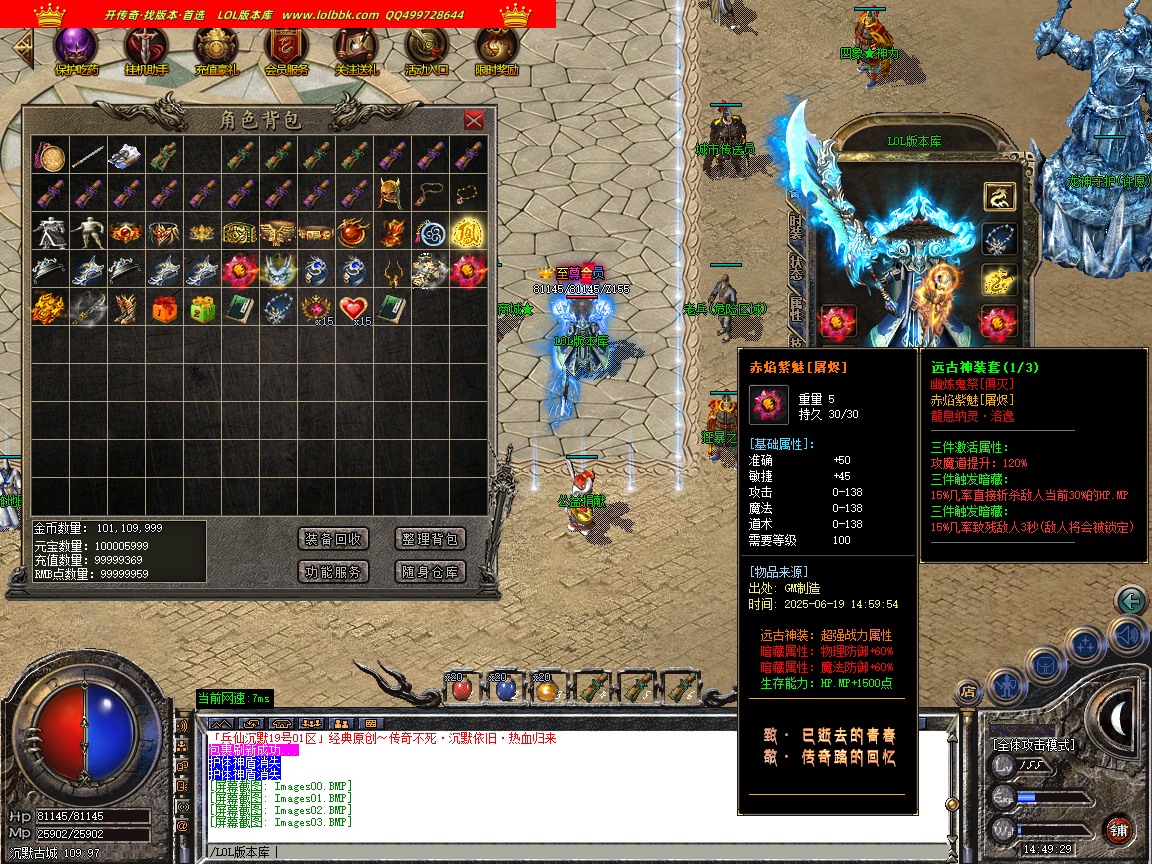Open the 店 shop button

click(967, 691)
